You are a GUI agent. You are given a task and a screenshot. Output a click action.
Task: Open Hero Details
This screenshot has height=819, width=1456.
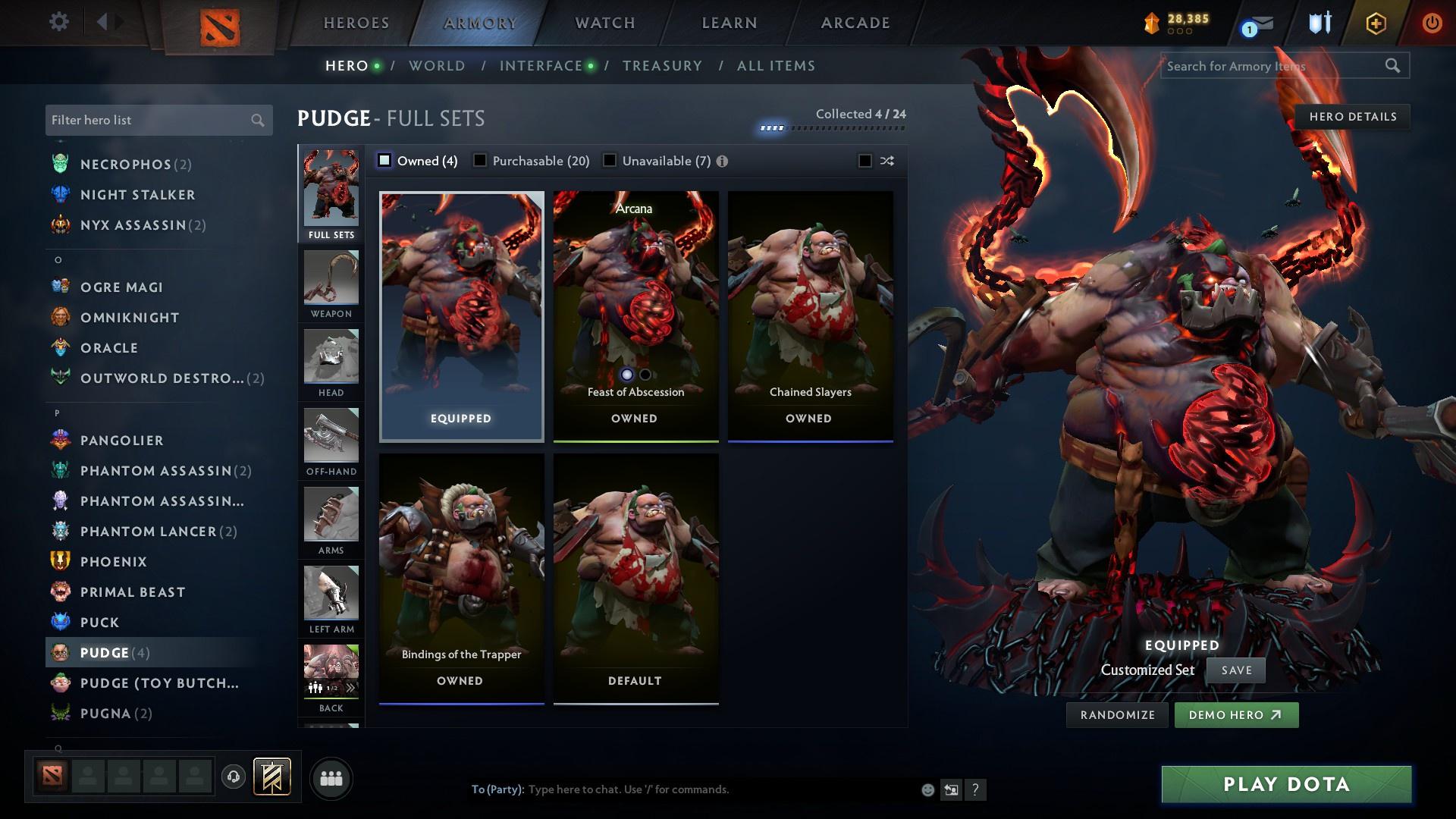[1352, 116]
